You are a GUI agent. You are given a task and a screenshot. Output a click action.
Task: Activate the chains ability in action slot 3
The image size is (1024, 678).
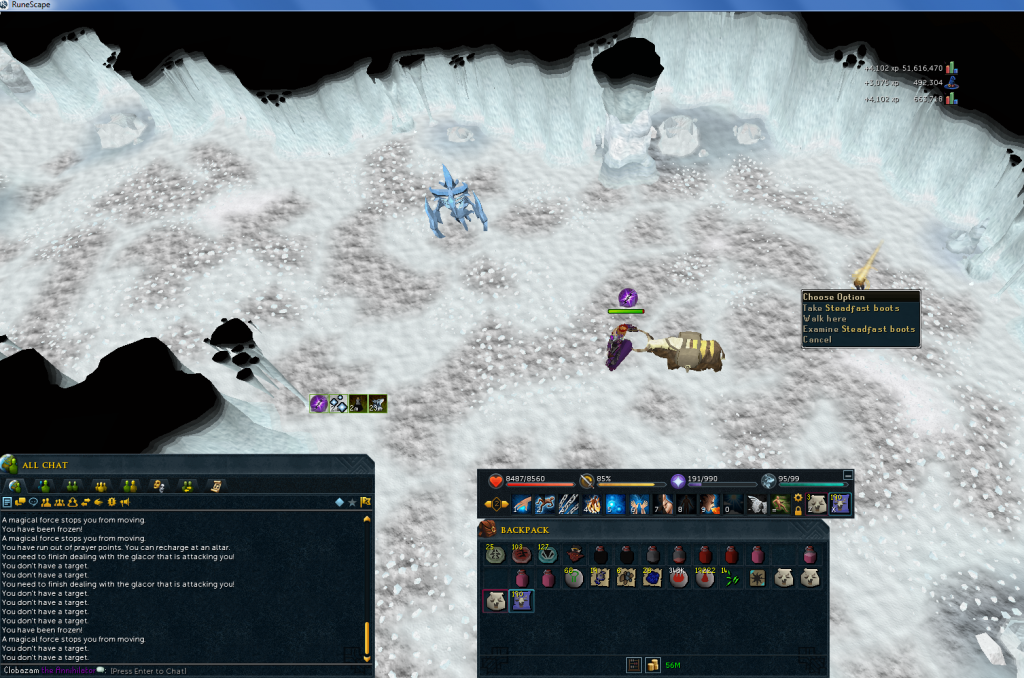(x=567, y=505)
